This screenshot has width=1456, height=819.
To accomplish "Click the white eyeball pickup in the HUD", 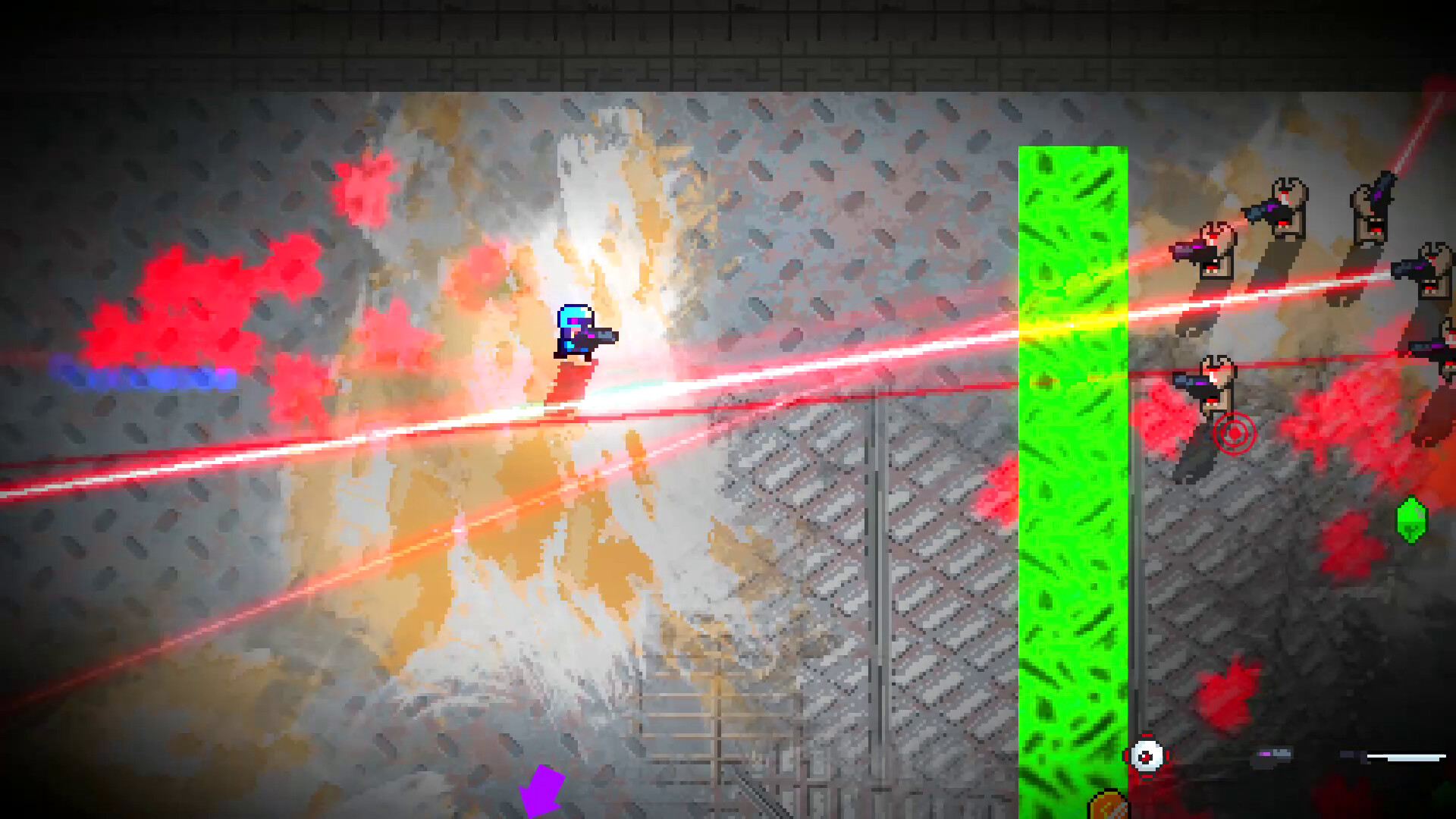I will (x=1147, y=755).
